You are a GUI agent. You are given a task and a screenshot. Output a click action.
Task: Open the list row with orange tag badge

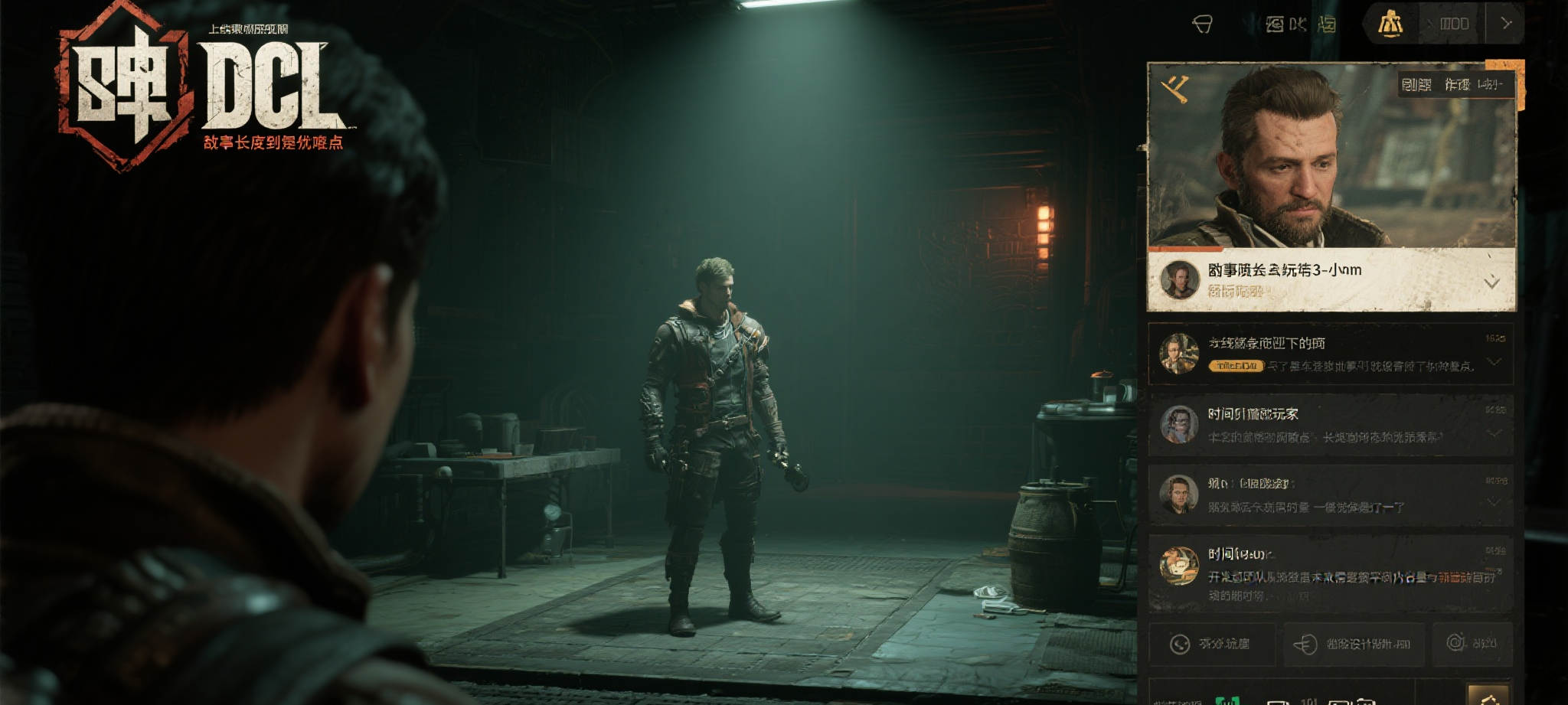click(x=1331, y=354)
